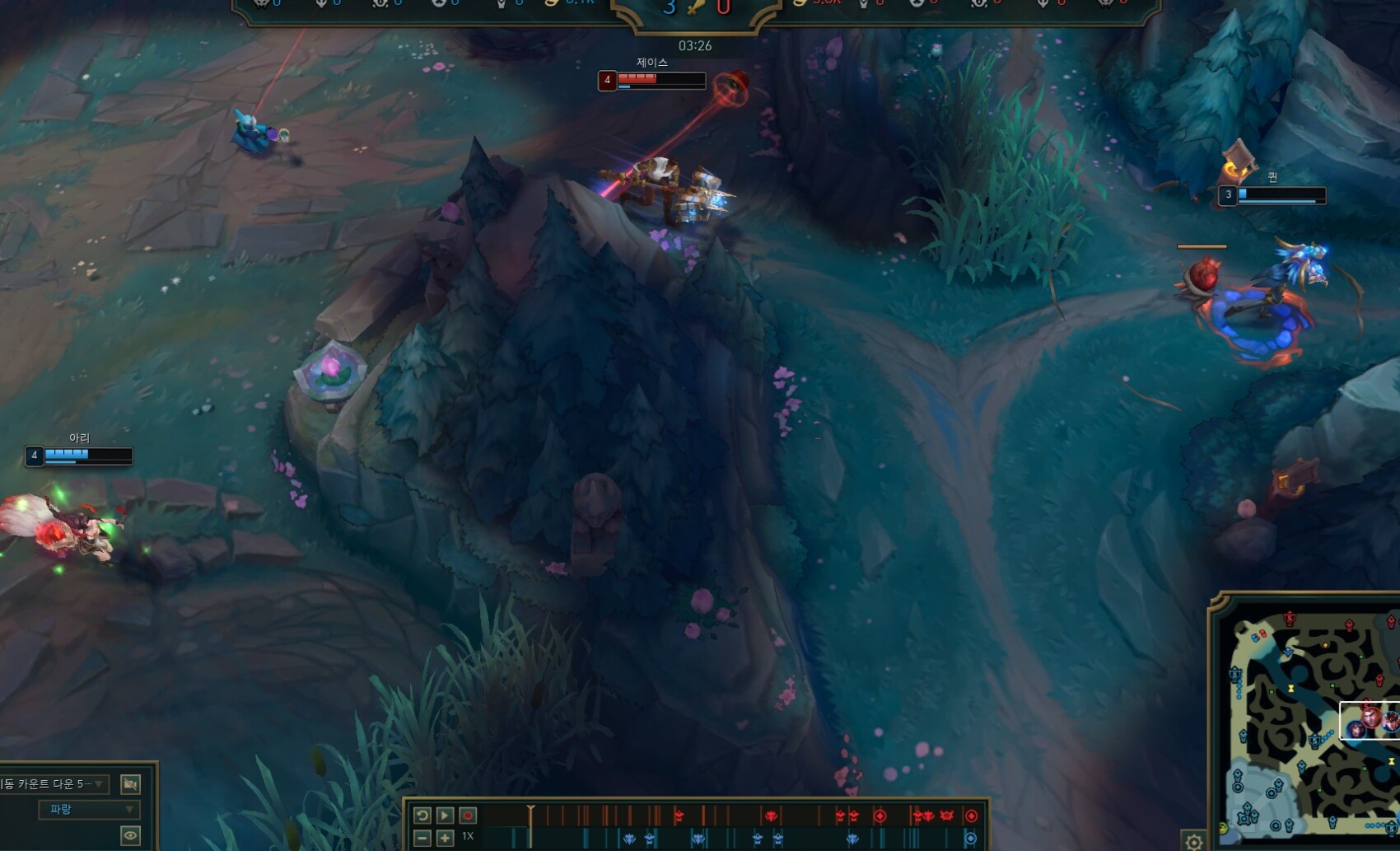Start recording with the red record button
Screen dimensions: 1400x851
(x=468, y=816)
